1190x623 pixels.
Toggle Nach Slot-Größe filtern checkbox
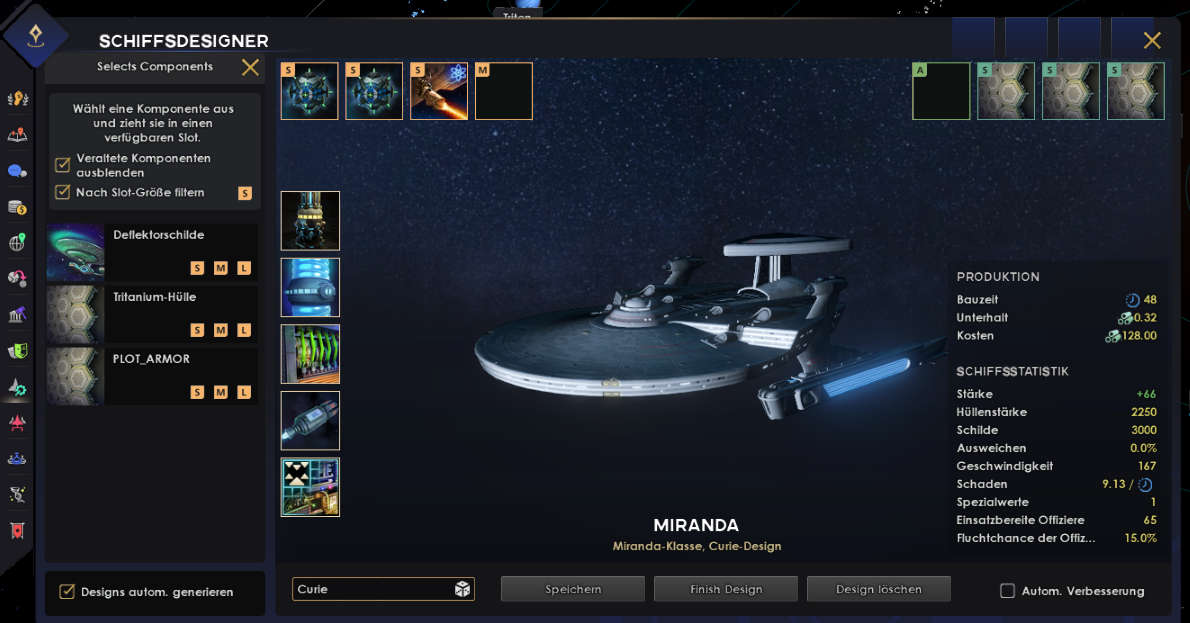[x=63, y=192]
